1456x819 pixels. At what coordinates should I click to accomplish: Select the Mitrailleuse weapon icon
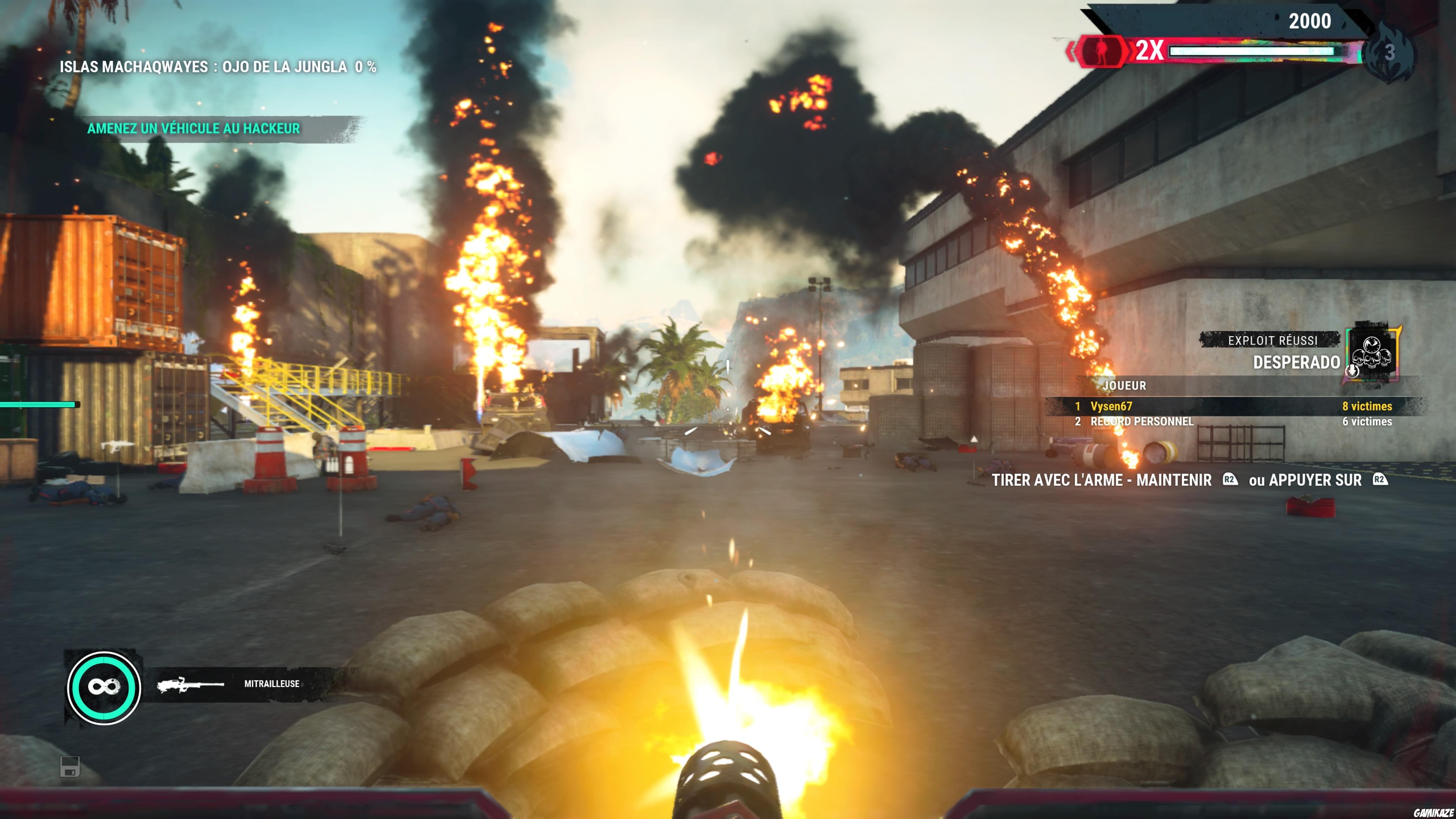pyautogui.click(x=190, y=684)
